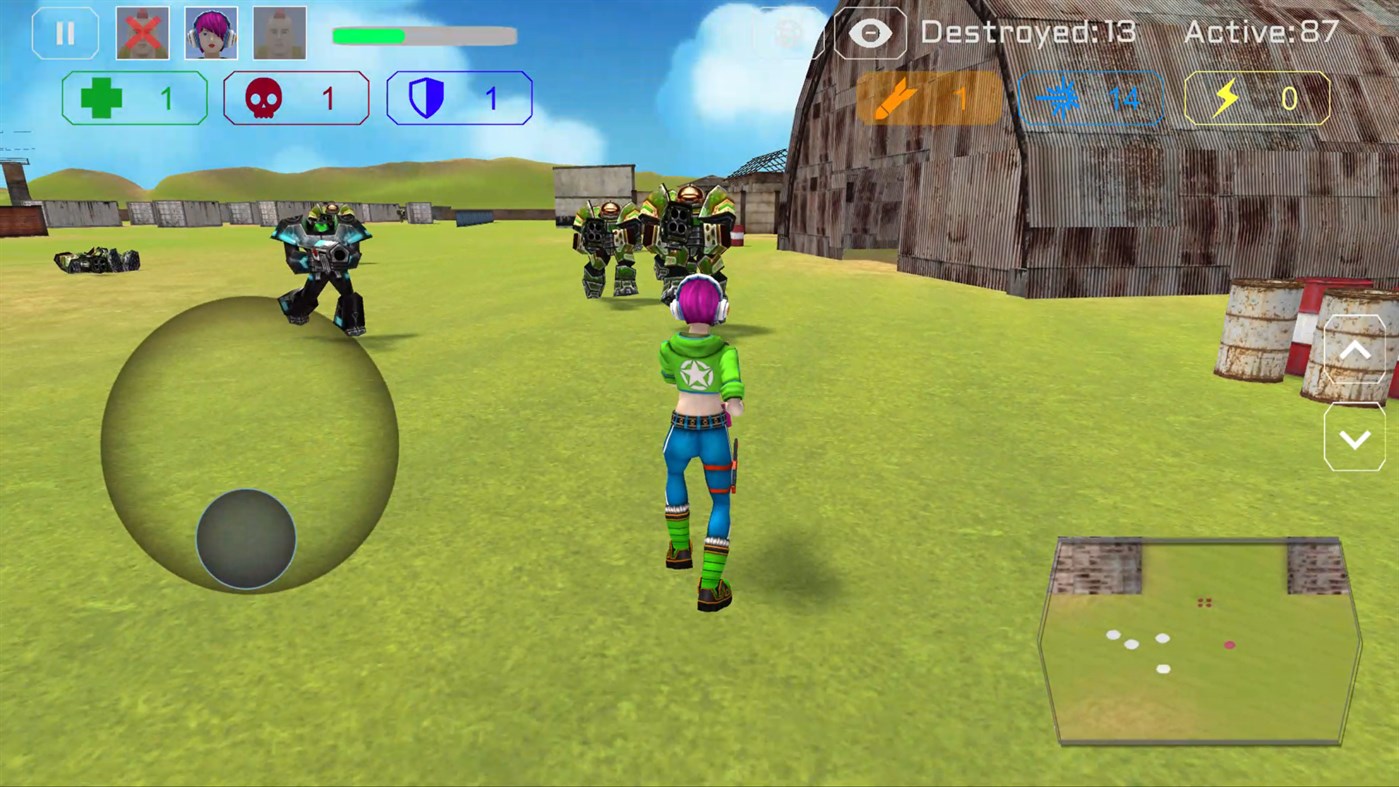This screenshot has height=787, width=1399.
Task: Click the character standing in the field
Action: click(700, 430)
